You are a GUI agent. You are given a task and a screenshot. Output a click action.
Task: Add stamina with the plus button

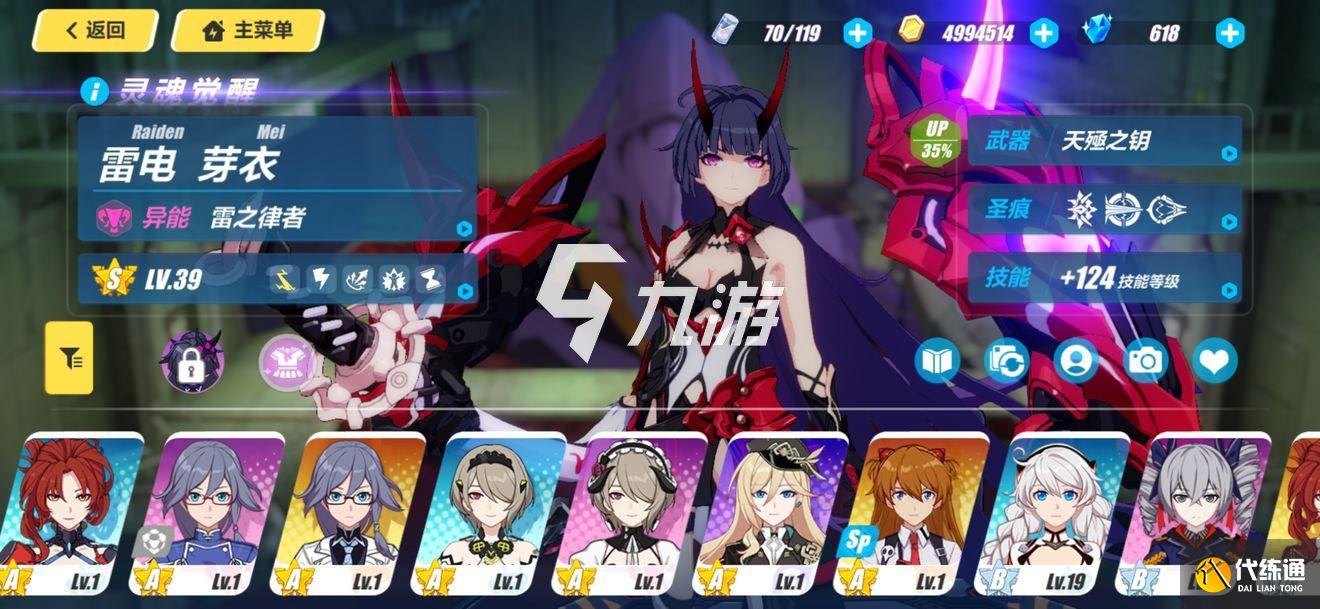(857, 33)
